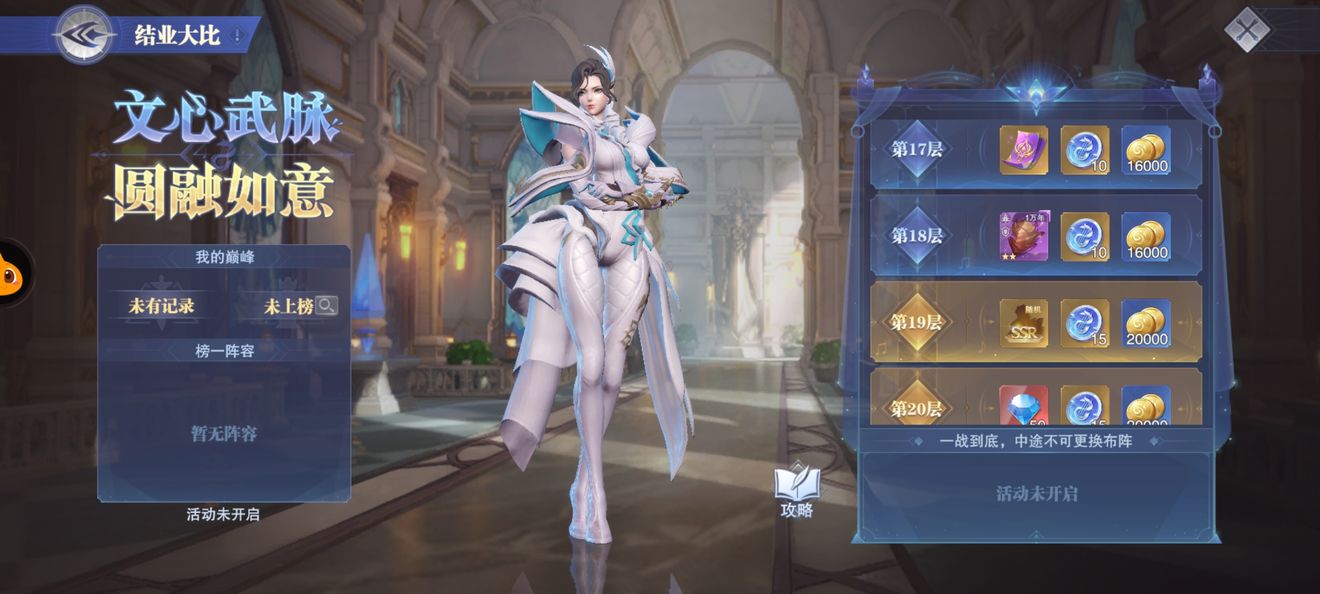Viewport: 1320px width, 594px height.
Task: Inspect the 第20层 blue diamond reward
Action: (x=1024, y=406)
